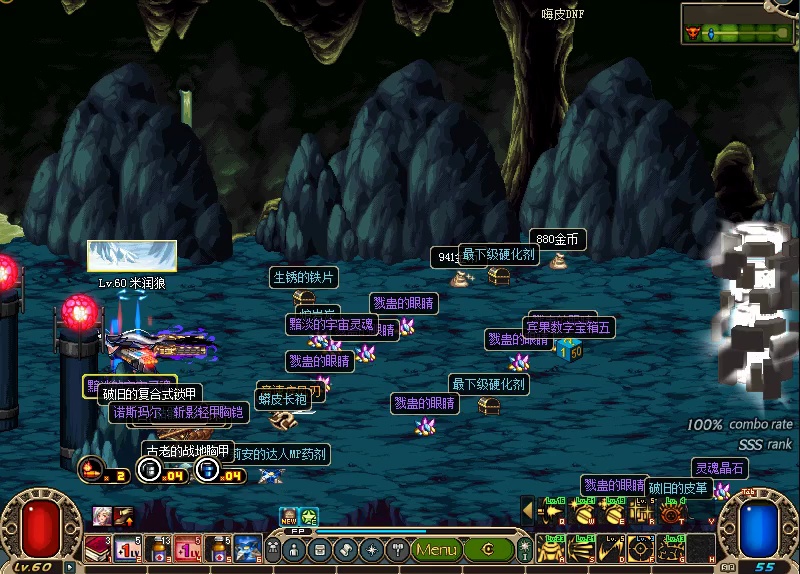Open the dungeon minimap panel
The image size is (800, 574).
click(x=742, y=24)
